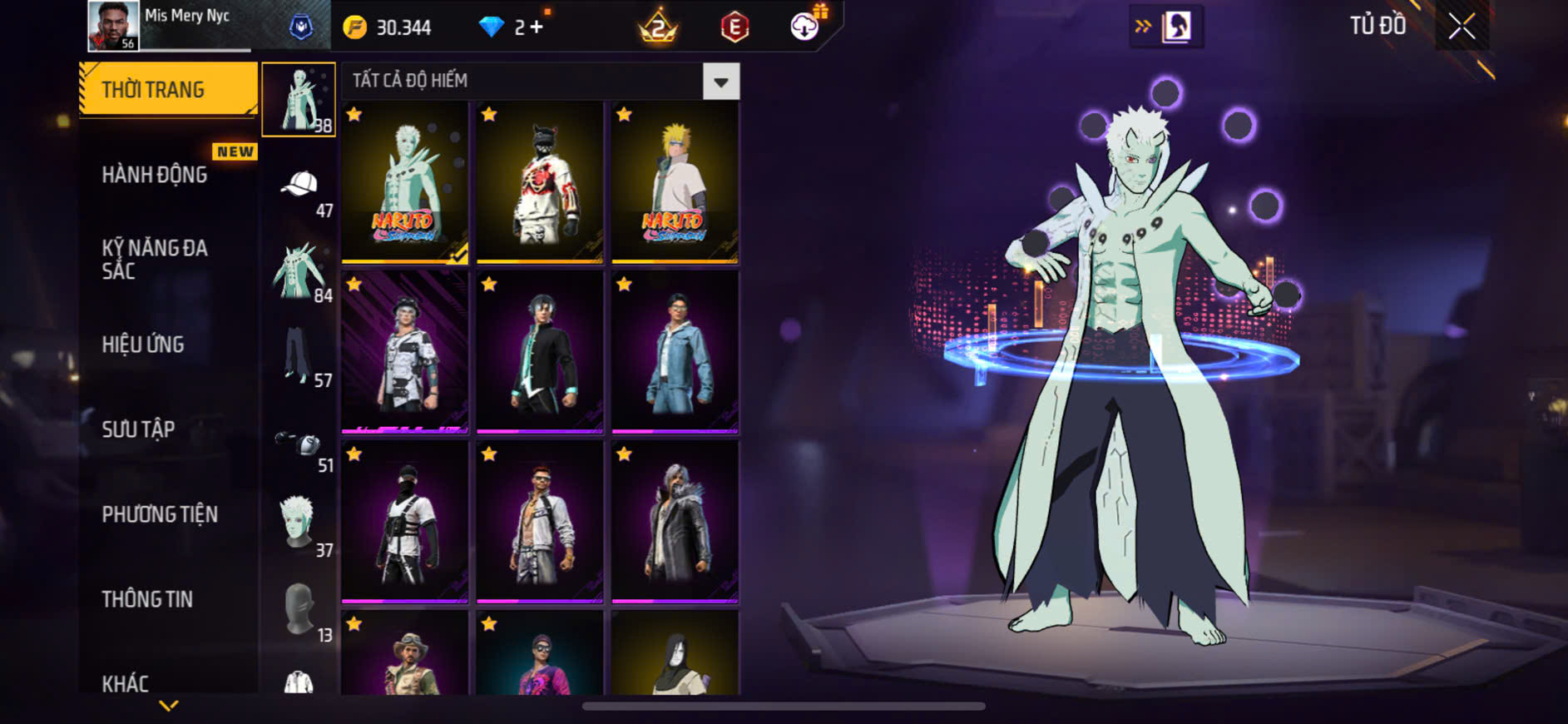Open the character swap icon near TỦ ĐỒ
The height and width of the screenshot is (724, 1568).
coord(1175,27)
